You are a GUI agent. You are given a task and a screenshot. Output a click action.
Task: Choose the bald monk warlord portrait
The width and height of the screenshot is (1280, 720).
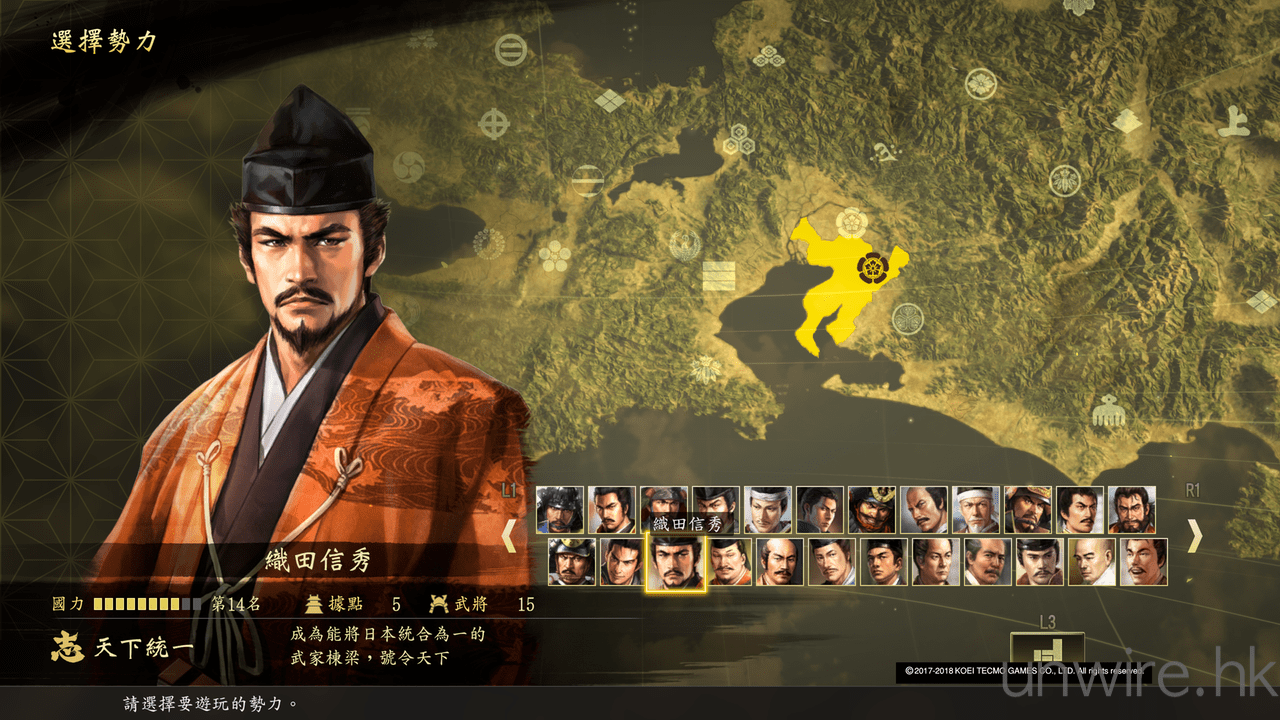point(1092,562)
